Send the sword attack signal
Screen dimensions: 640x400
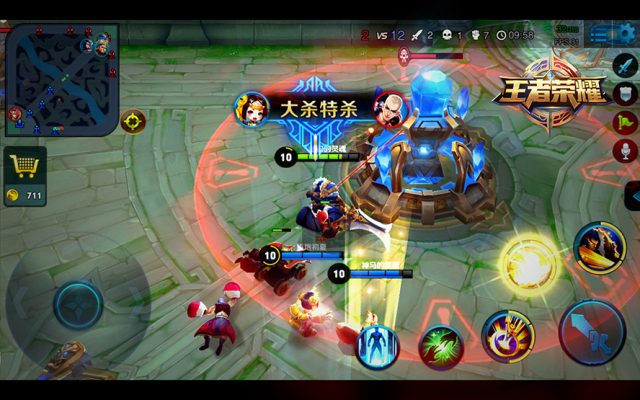pos(626,65)
